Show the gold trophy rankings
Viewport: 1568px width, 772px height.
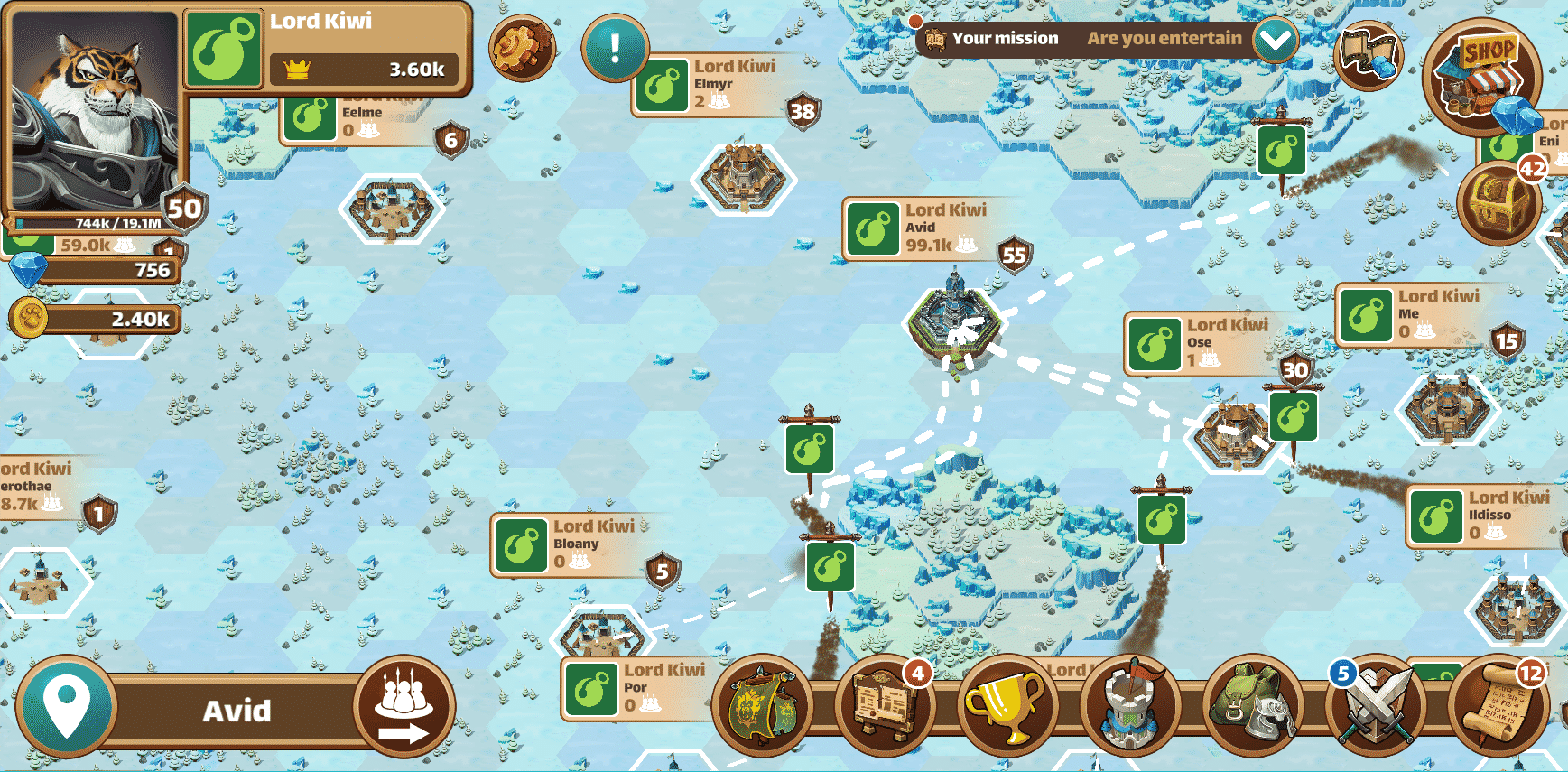[1004, 707]
